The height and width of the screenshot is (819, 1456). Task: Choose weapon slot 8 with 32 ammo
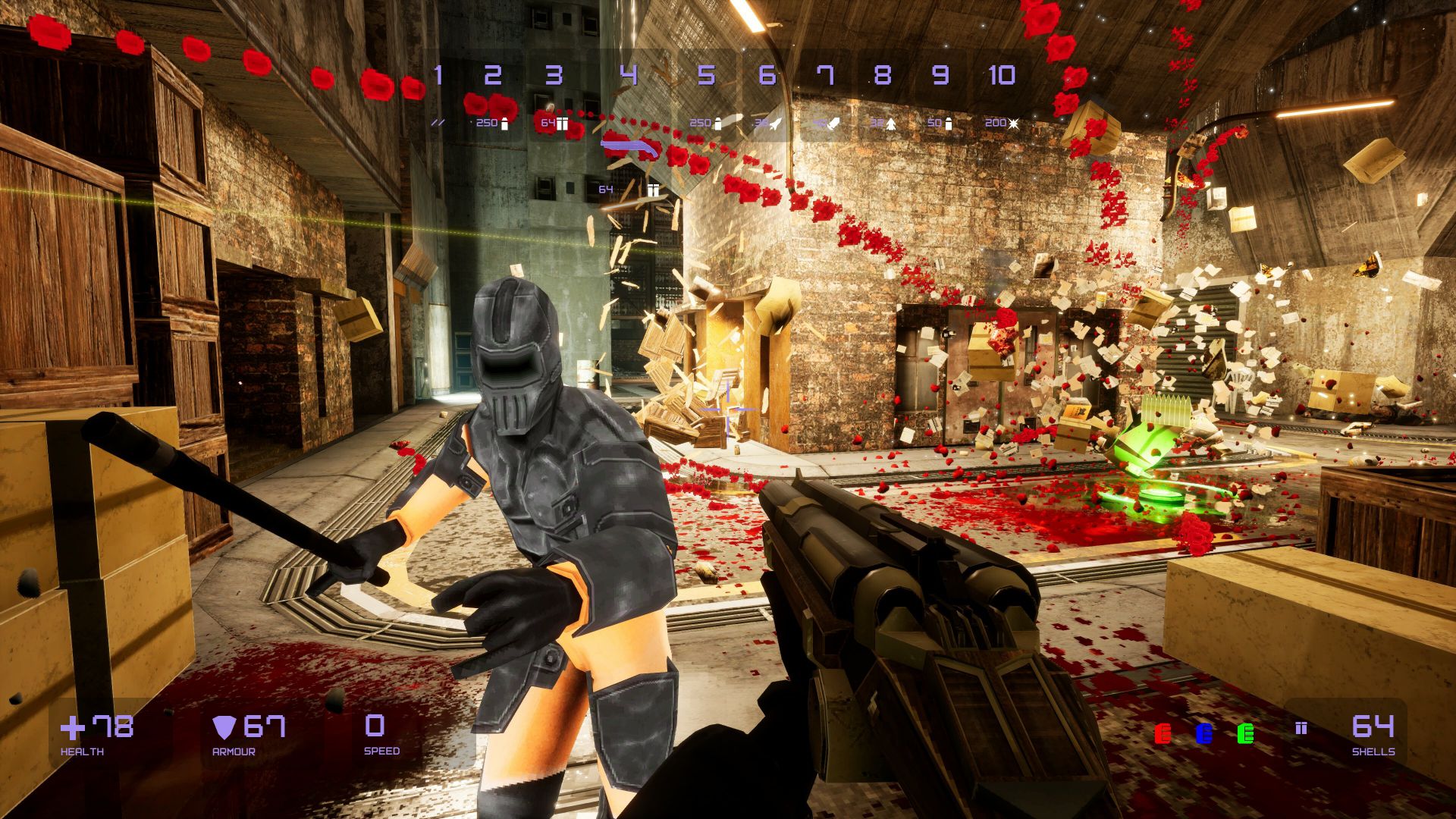point(882,76)
